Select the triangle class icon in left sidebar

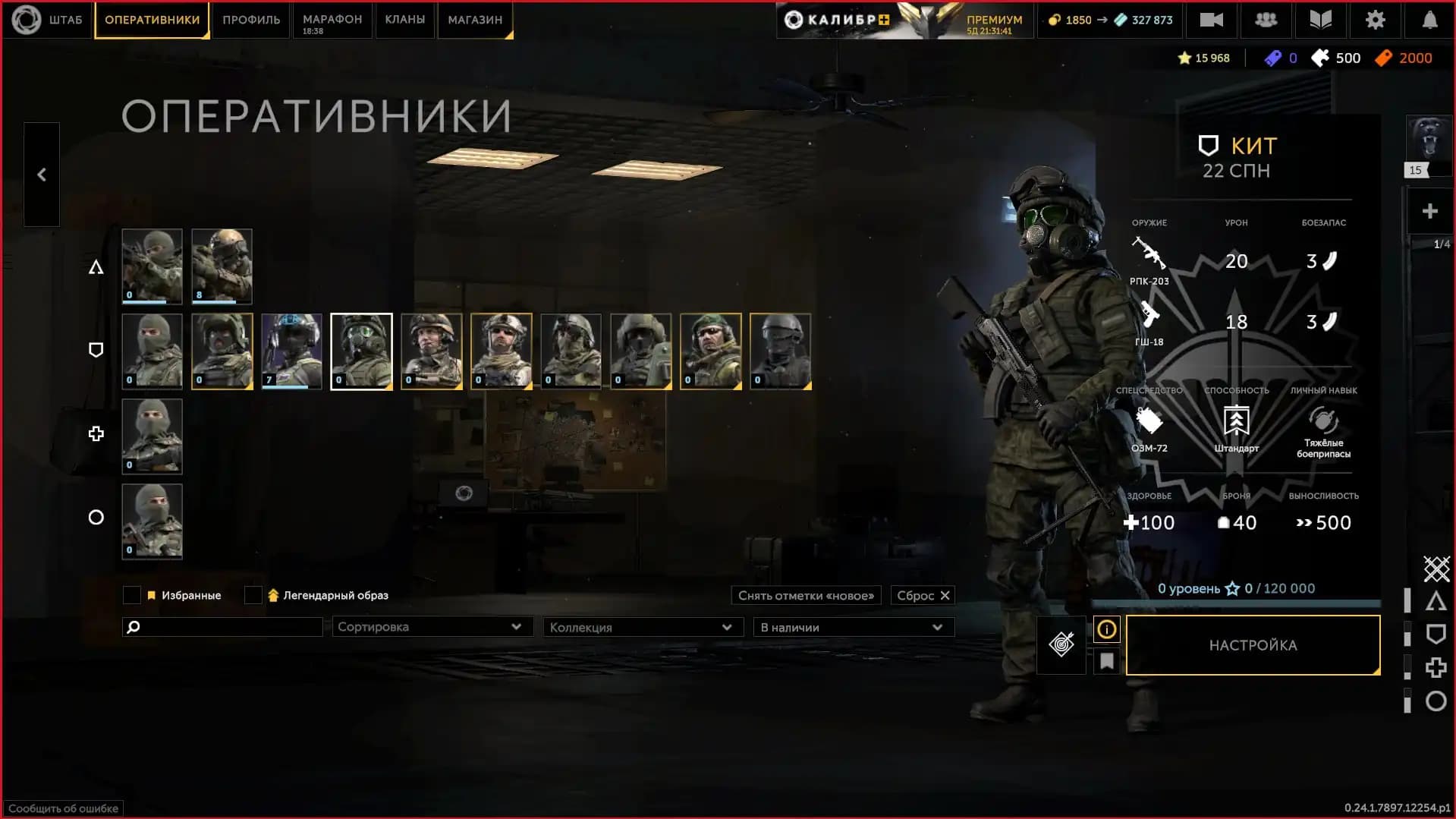click(x=96, y=266)
